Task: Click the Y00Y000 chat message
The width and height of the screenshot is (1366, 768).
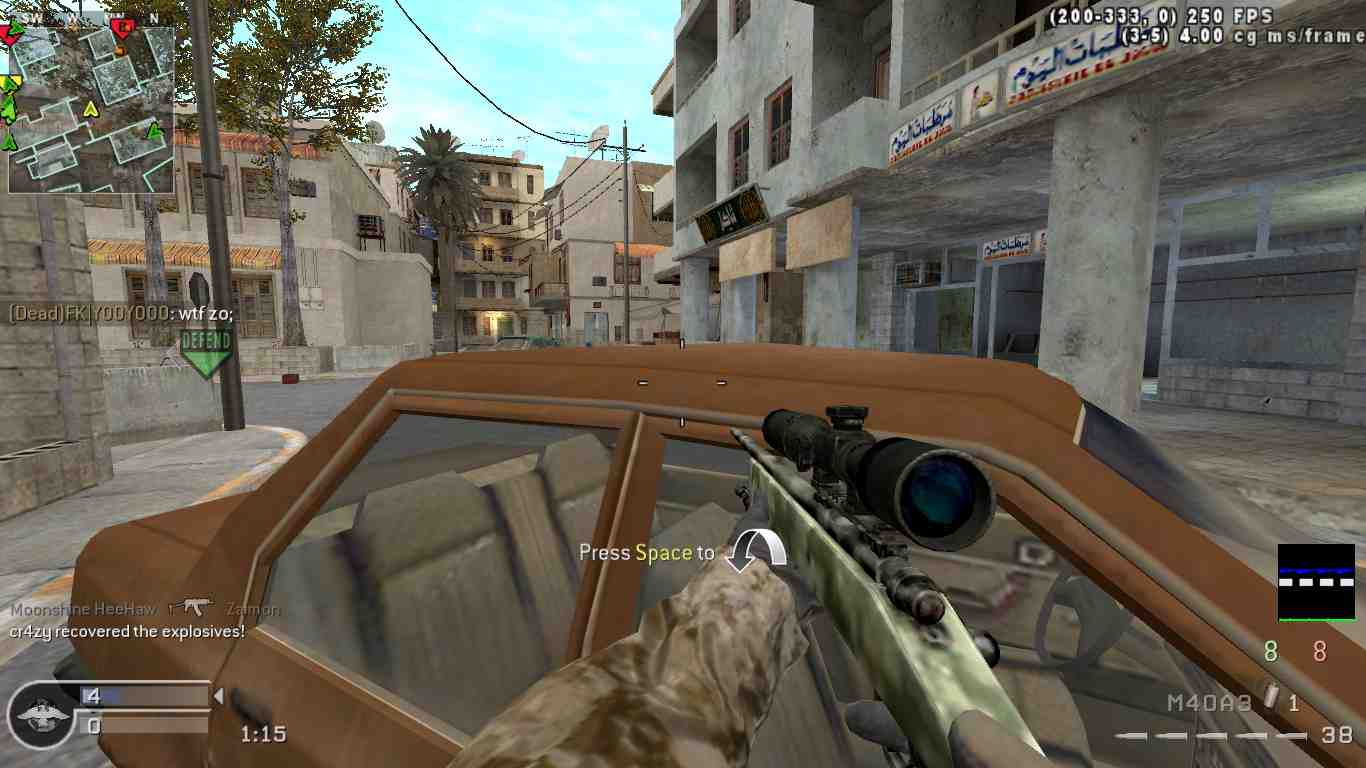Action: coord(121,313)
